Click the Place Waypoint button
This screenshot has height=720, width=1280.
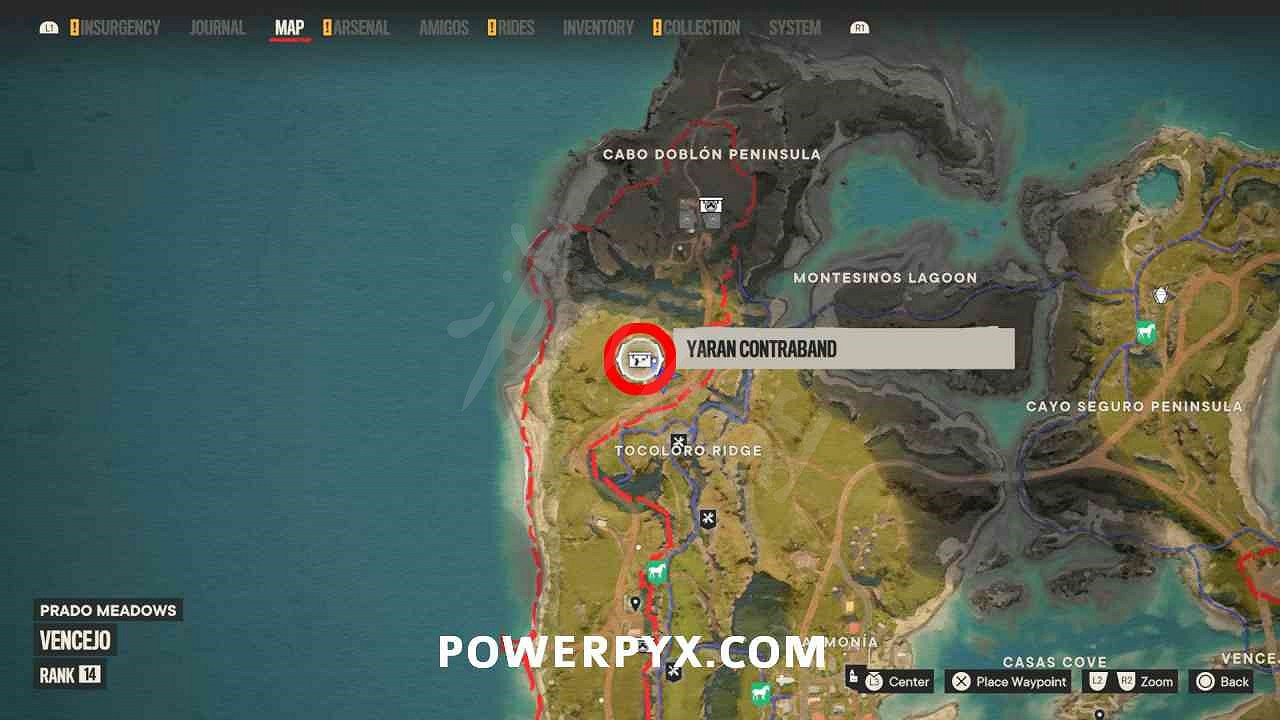(1006, 682)
